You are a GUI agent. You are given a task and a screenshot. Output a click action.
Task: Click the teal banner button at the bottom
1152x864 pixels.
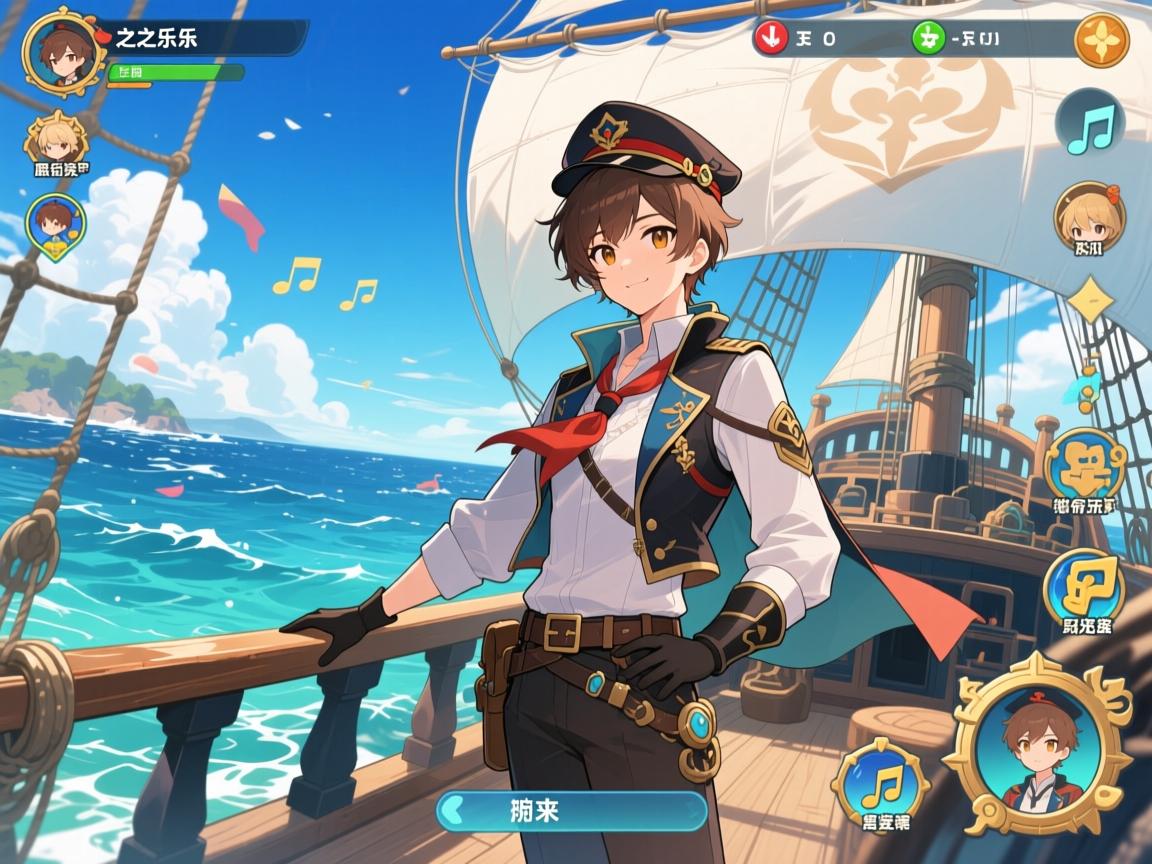pos(572,811)
